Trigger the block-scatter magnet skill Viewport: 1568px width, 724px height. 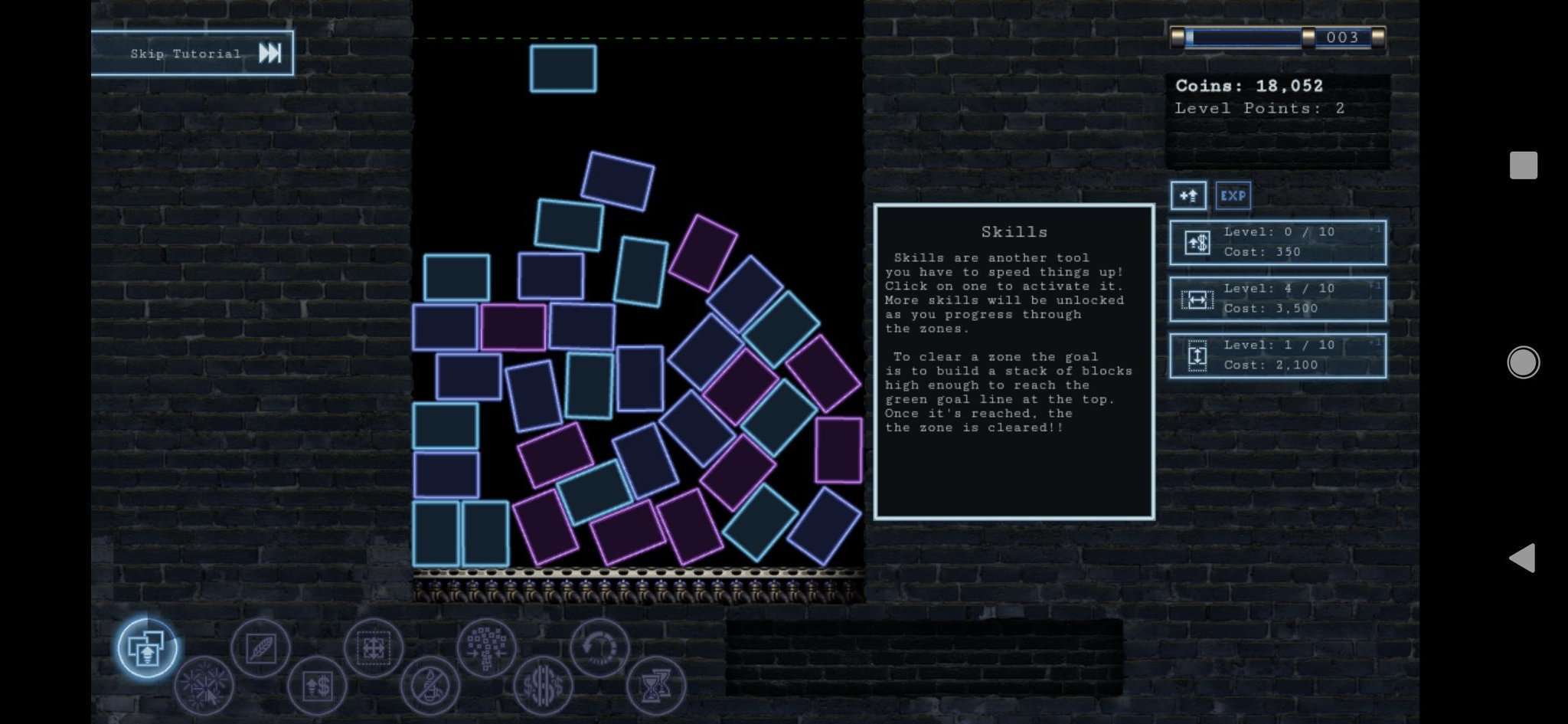pos(486,647)
